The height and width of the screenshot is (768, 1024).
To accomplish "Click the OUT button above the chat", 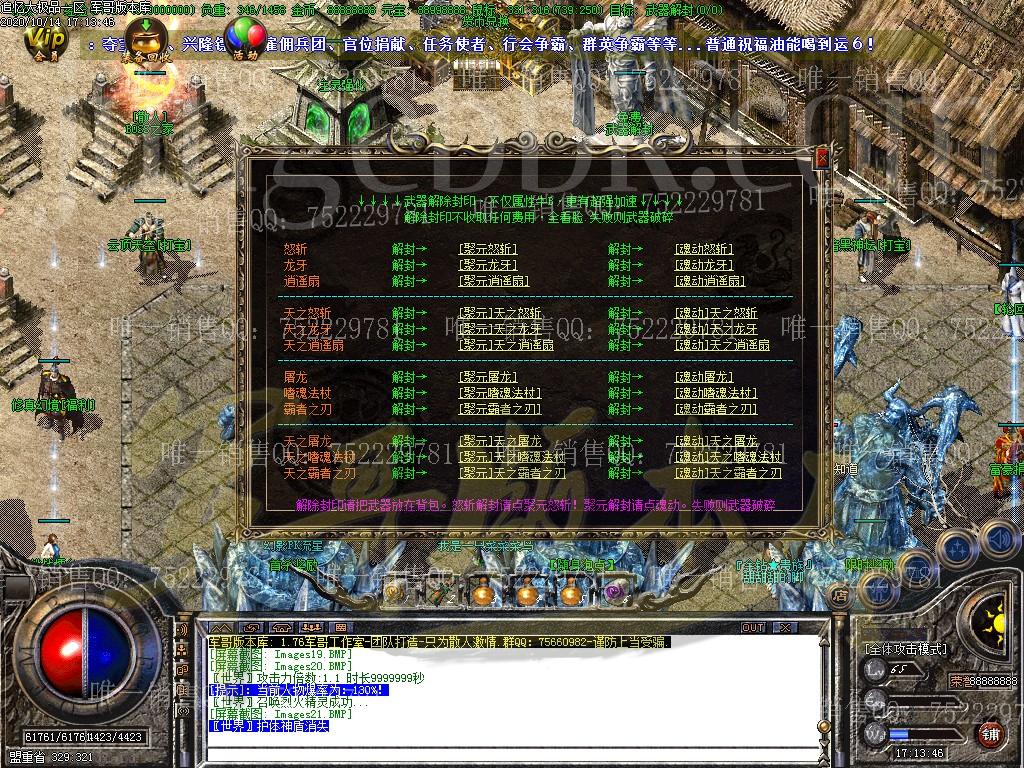I will click(752, 627).
